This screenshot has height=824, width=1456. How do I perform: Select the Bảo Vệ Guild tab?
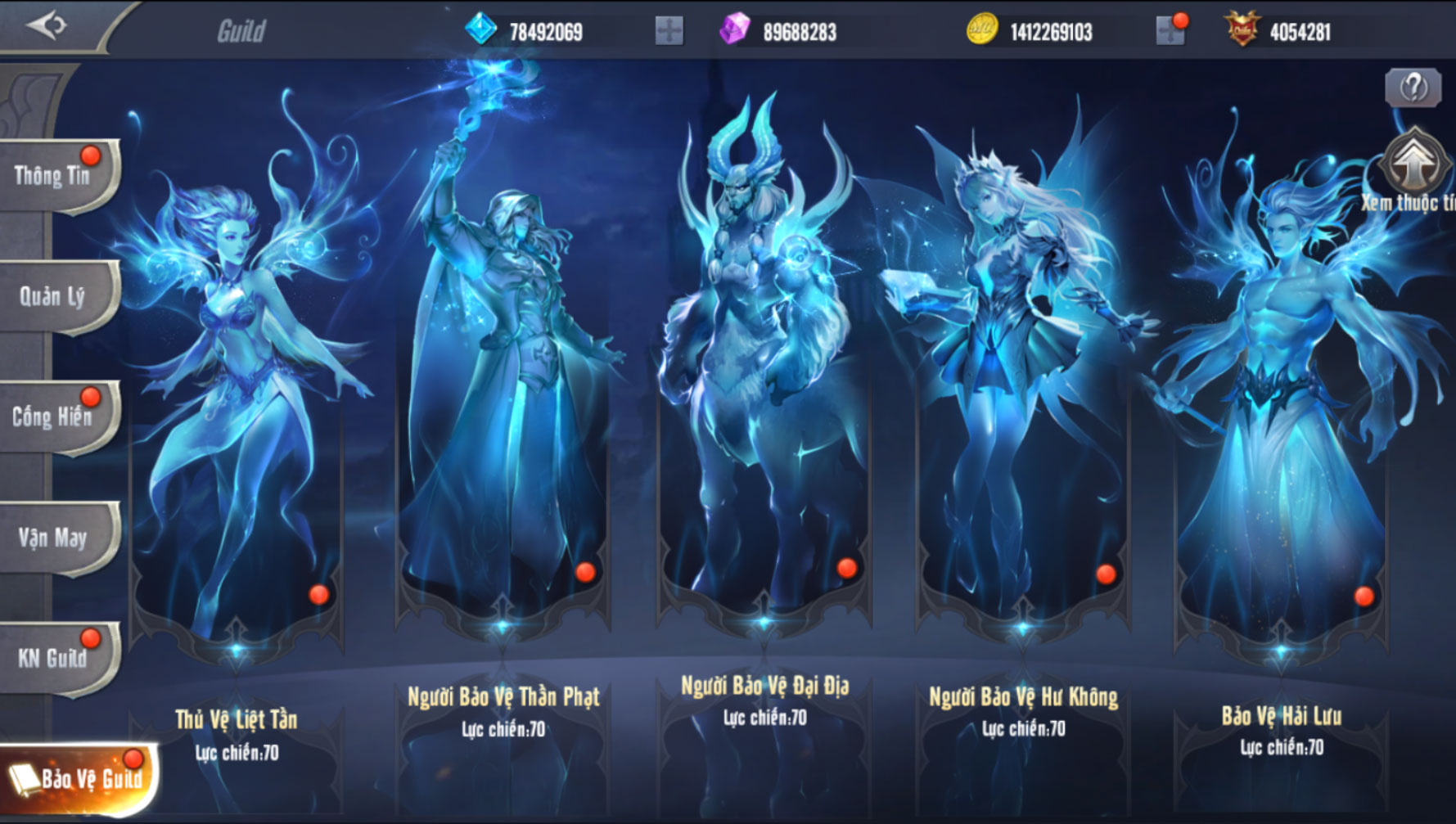[79, 778]
